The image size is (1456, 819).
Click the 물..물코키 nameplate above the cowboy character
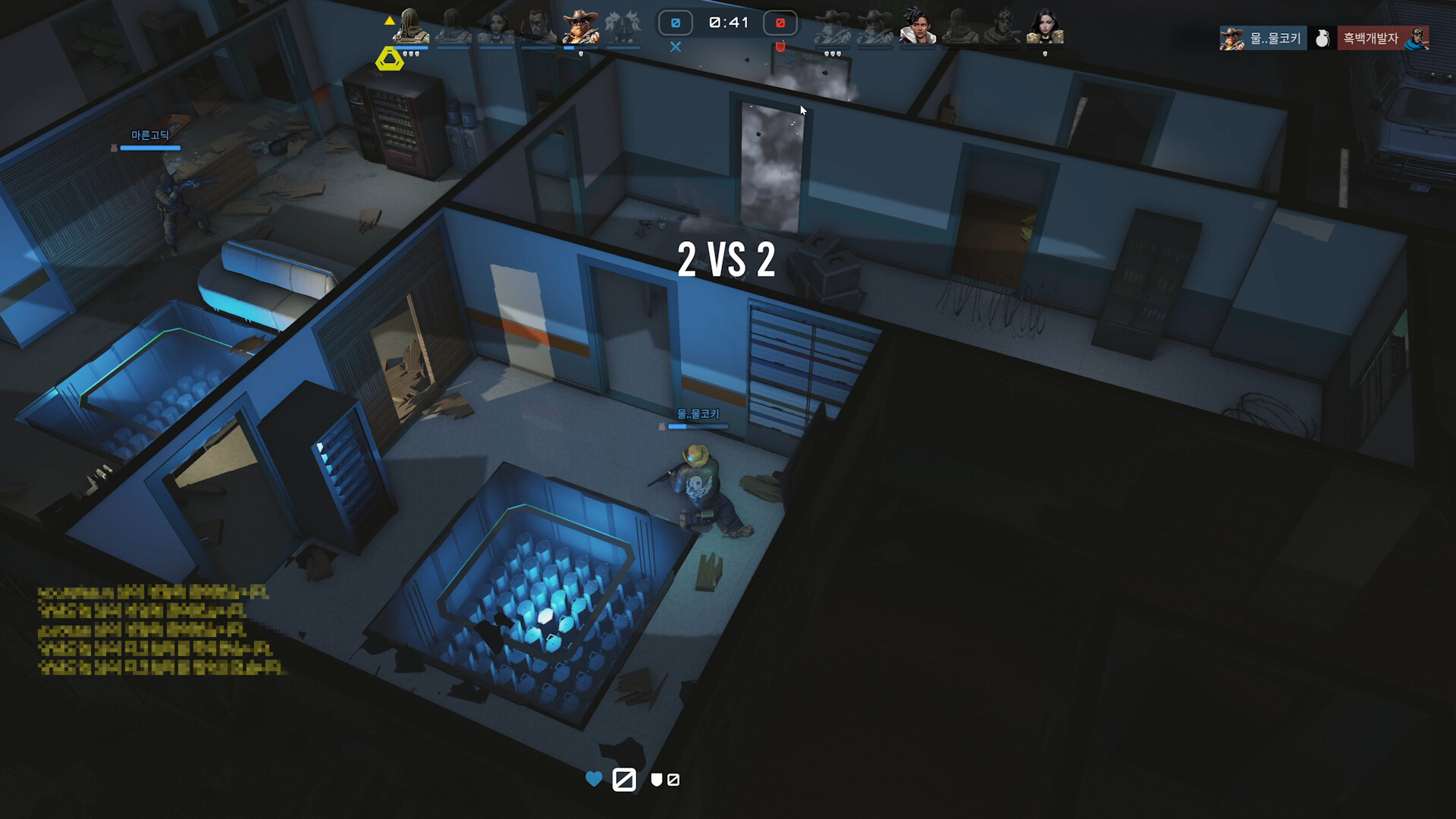pos(699,415)
